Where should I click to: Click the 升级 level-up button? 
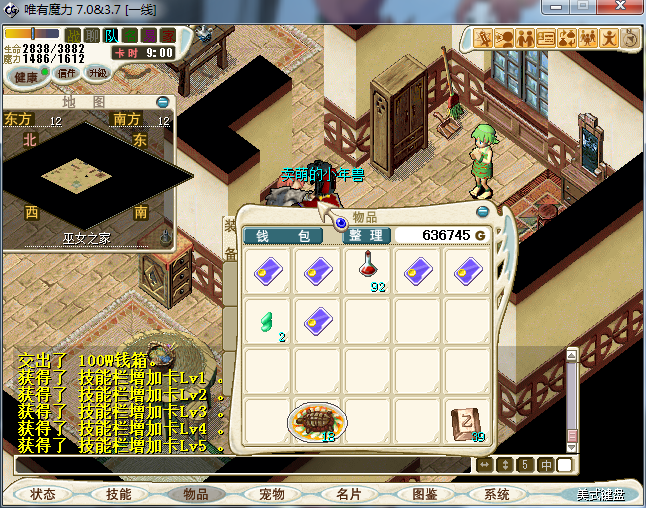(x=97, y=73)
